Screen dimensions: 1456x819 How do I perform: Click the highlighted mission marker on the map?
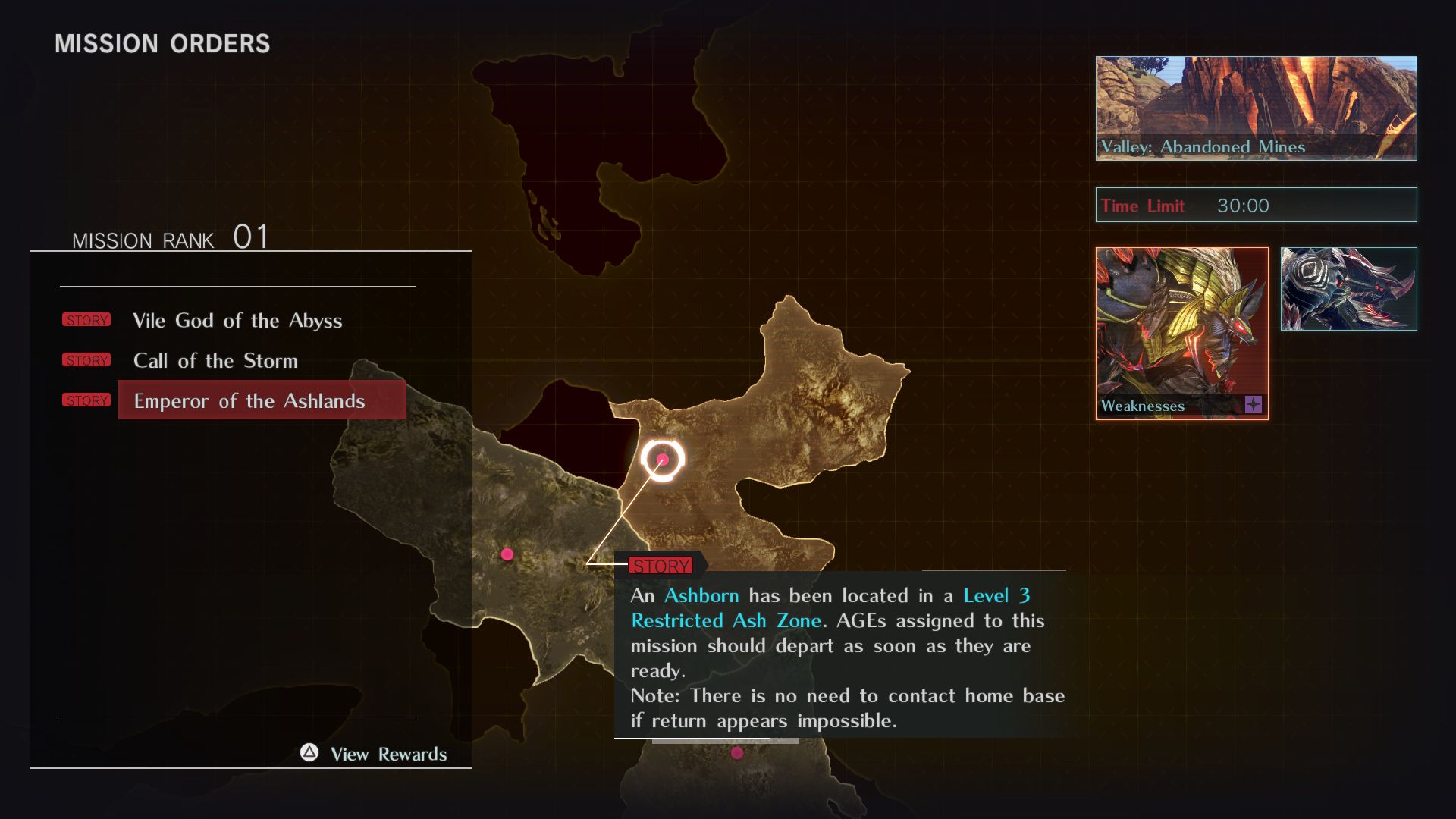(663, 459)
